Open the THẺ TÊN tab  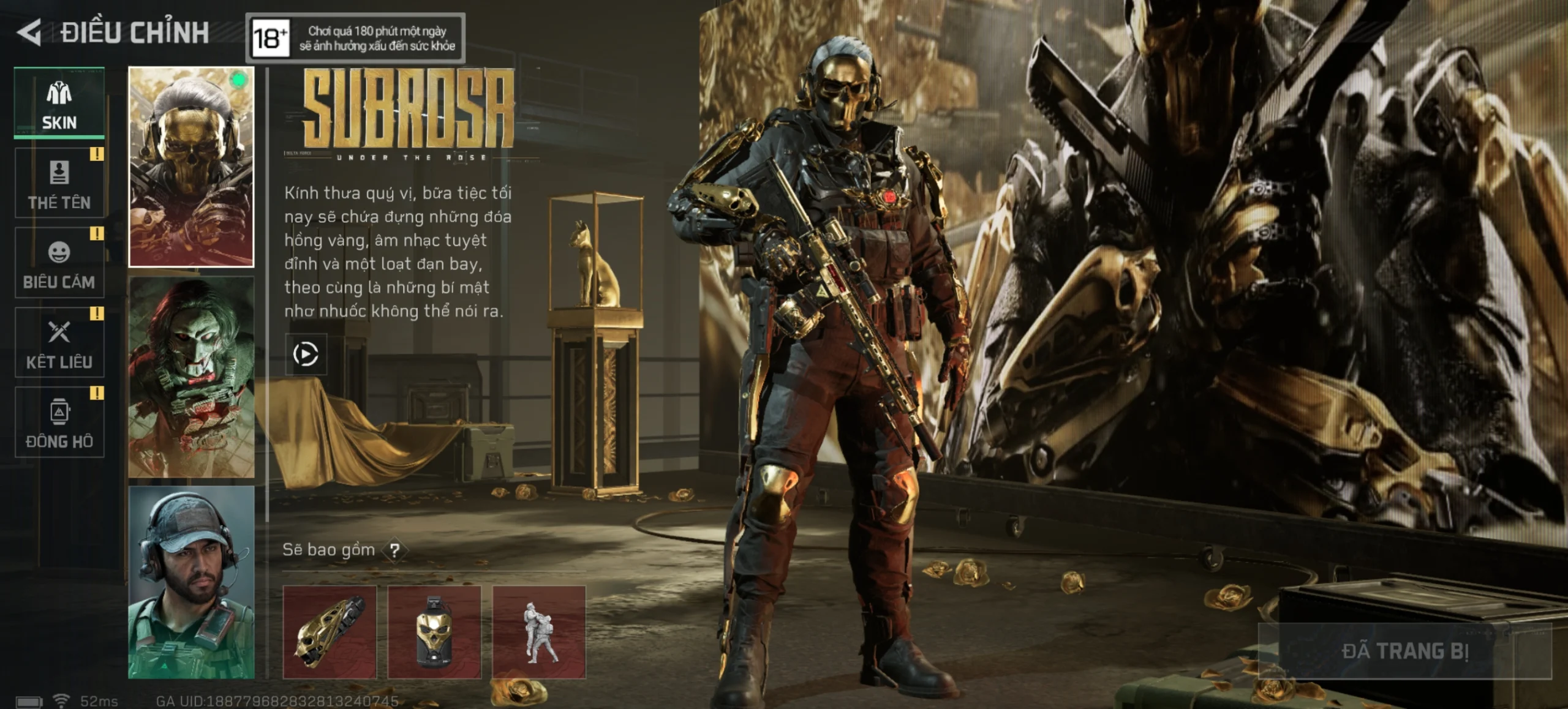click(59, 183)
